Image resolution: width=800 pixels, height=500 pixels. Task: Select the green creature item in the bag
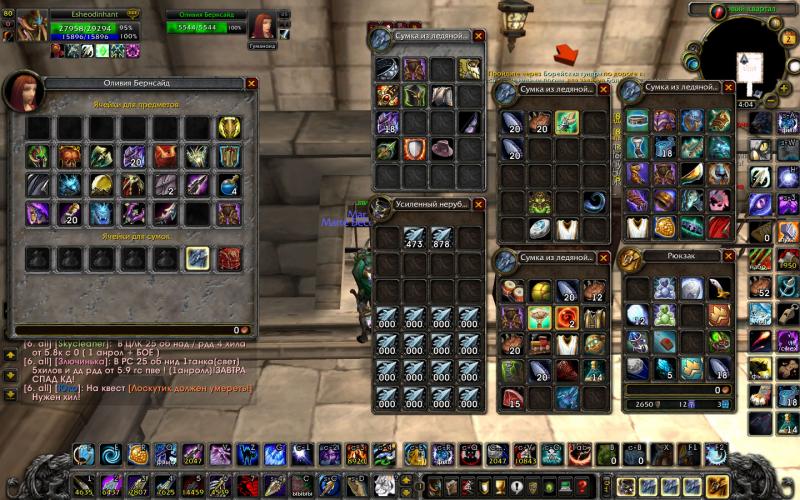point(540,202)
